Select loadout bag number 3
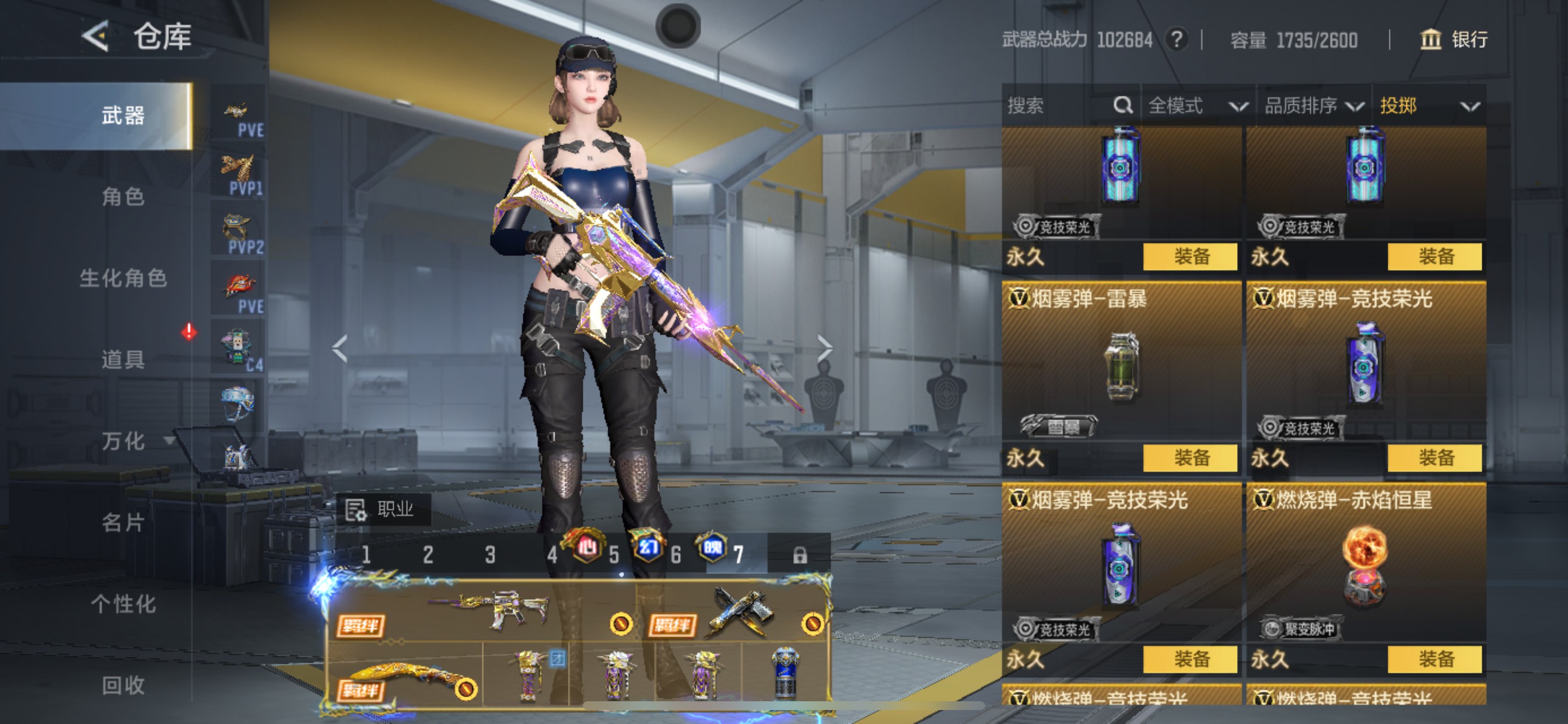The image size is (1568, 724). [x=490, y=554]
